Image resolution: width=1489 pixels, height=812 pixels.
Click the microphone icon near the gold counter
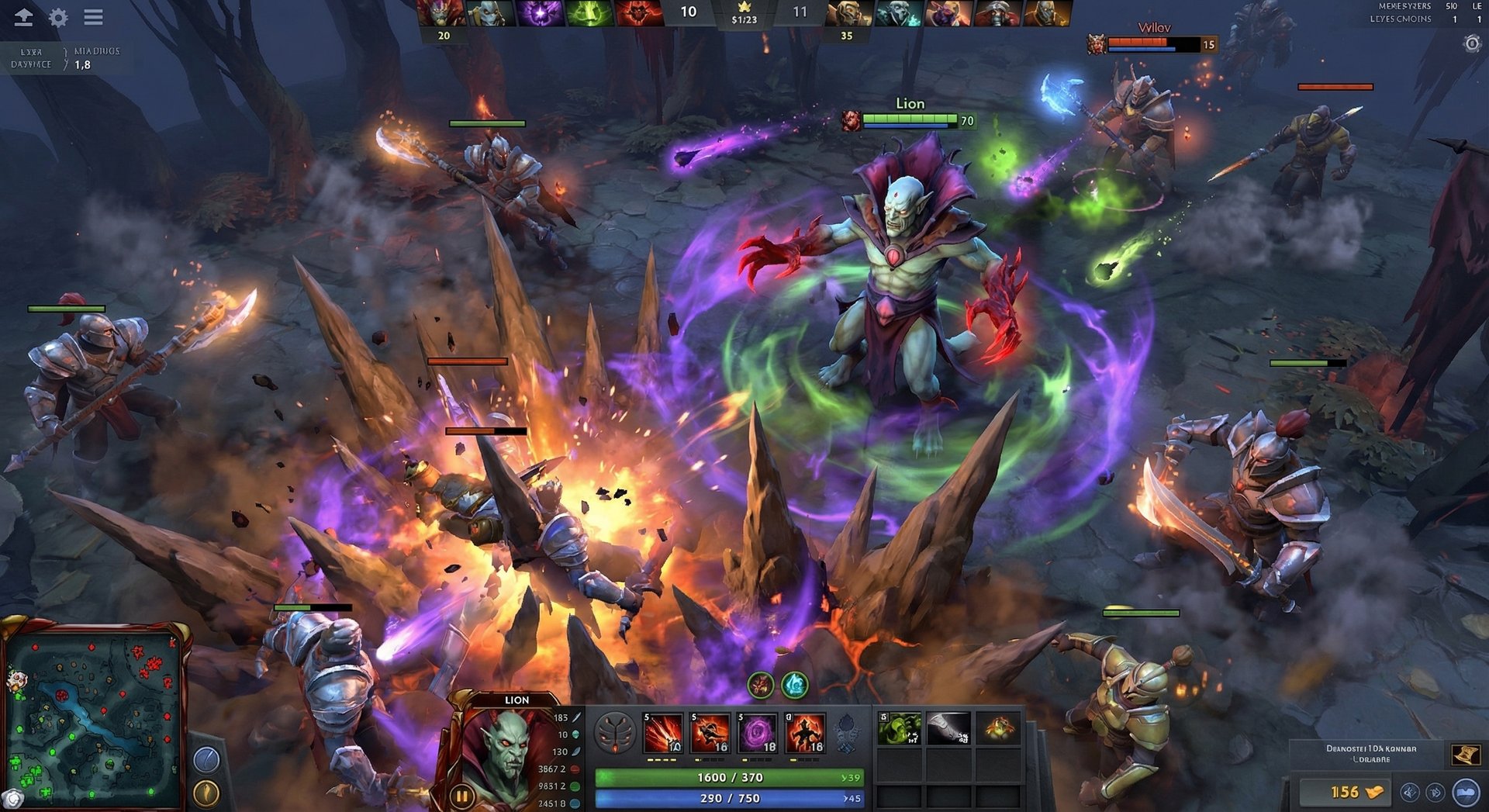[x=1408, y=793]
